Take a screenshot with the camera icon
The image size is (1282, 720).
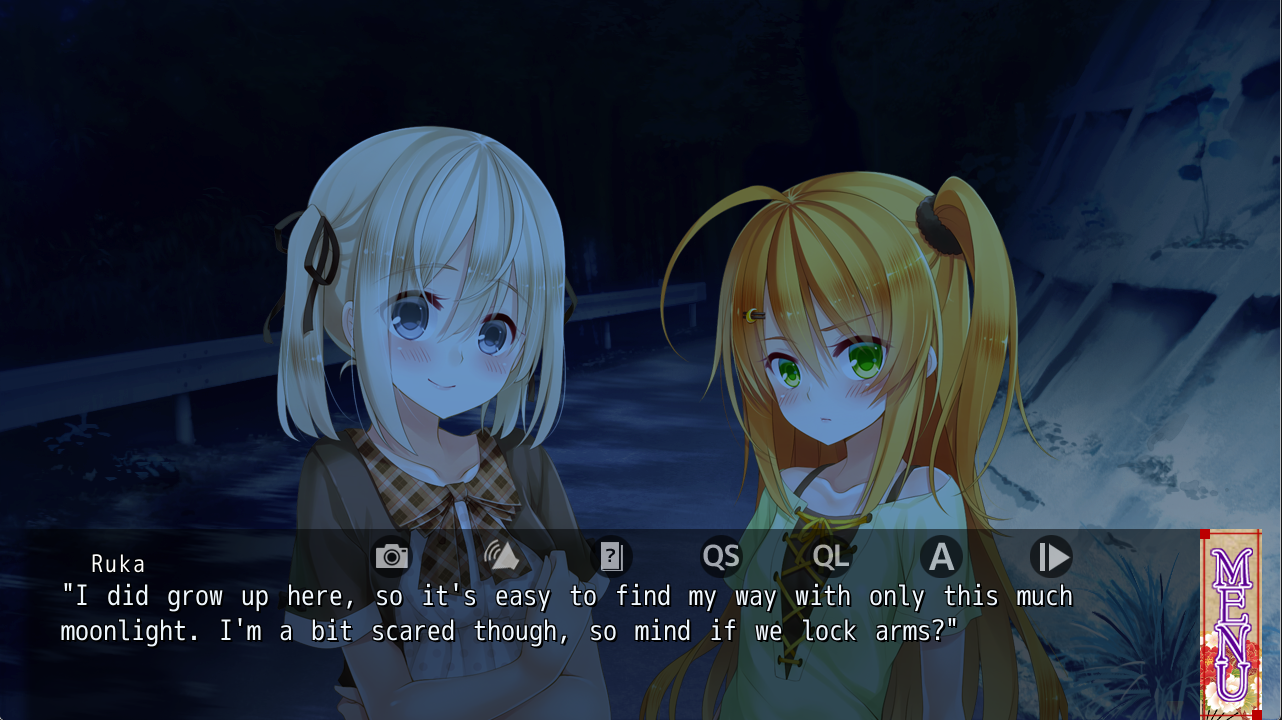391,556
